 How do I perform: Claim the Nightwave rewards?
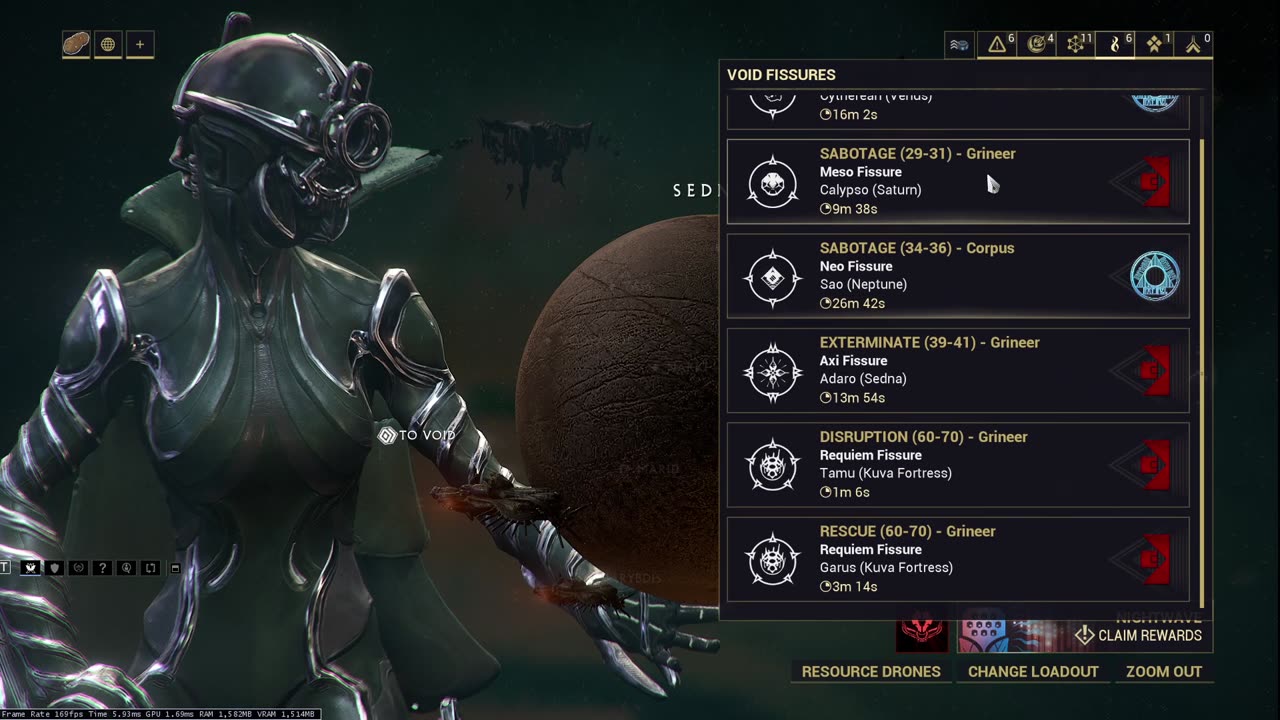point(1139,635)
